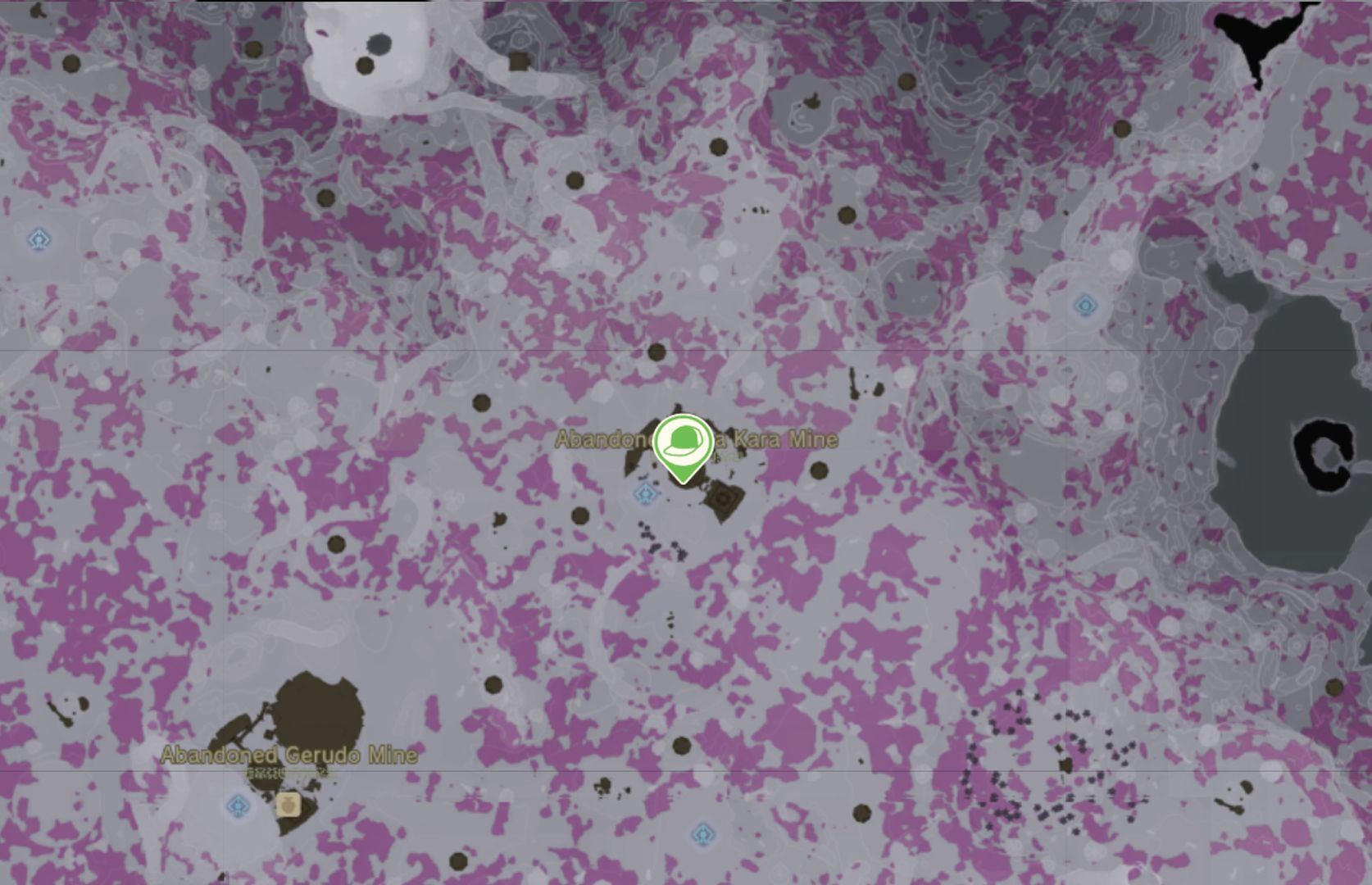
Task: Click the armor pot icon at Abandoned Gerudo Mine
Action: tap(289, 805)
